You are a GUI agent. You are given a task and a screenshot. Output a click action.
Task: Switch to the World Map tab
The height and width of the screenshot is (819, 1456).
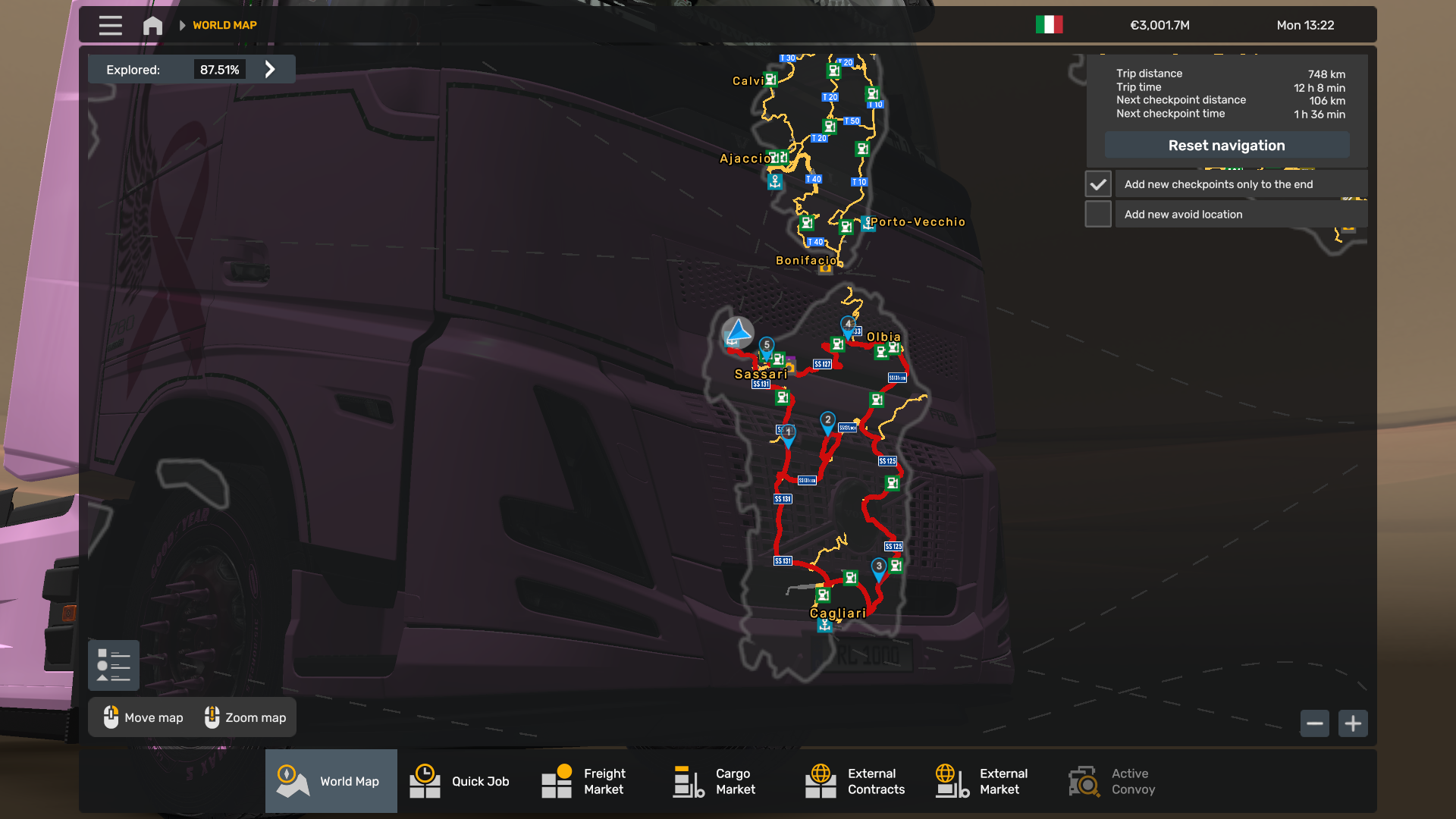331,781
